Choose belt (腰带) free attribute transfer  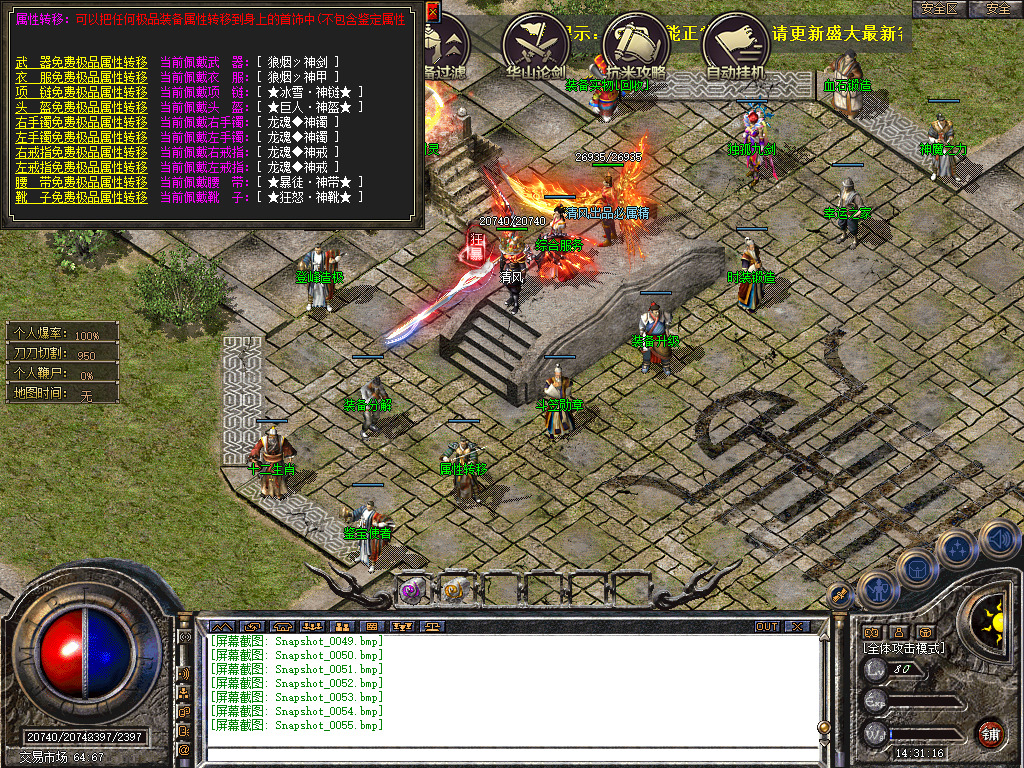click(x=81, y=182)
